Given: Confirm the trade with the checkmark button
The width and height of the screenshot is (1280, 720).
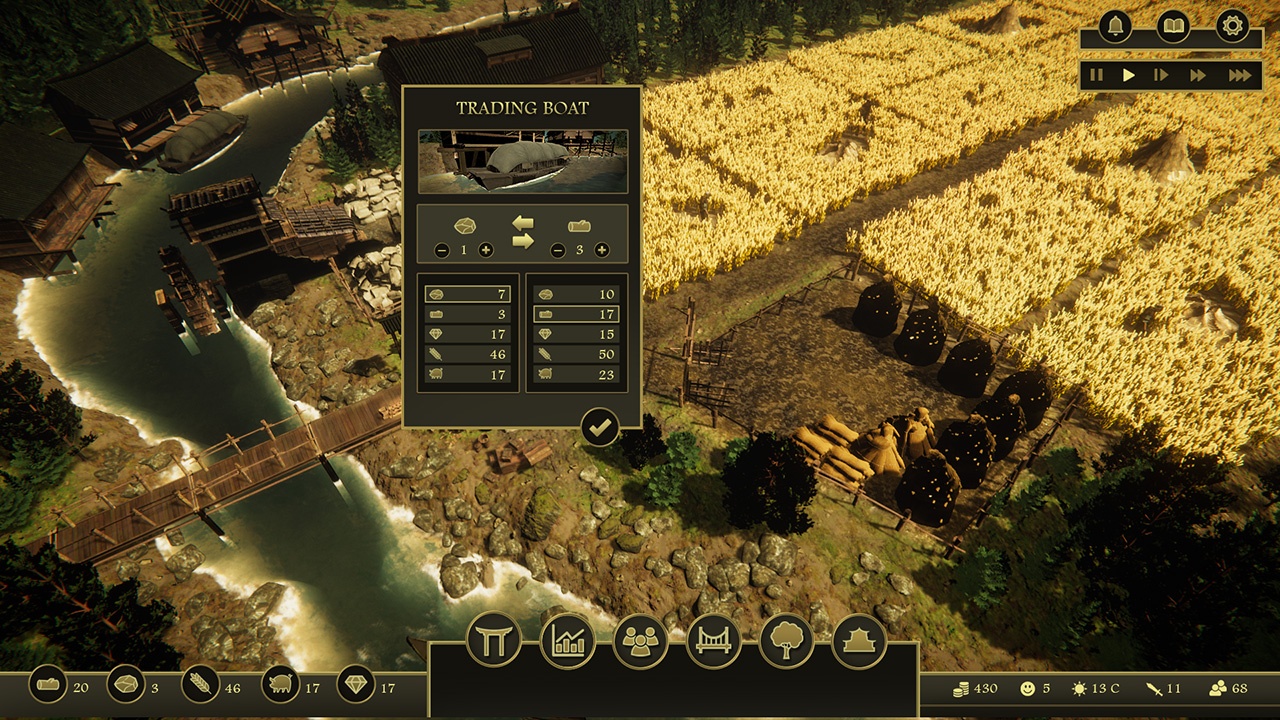Looking at the screenshot, I should click(x=600, y=428).
